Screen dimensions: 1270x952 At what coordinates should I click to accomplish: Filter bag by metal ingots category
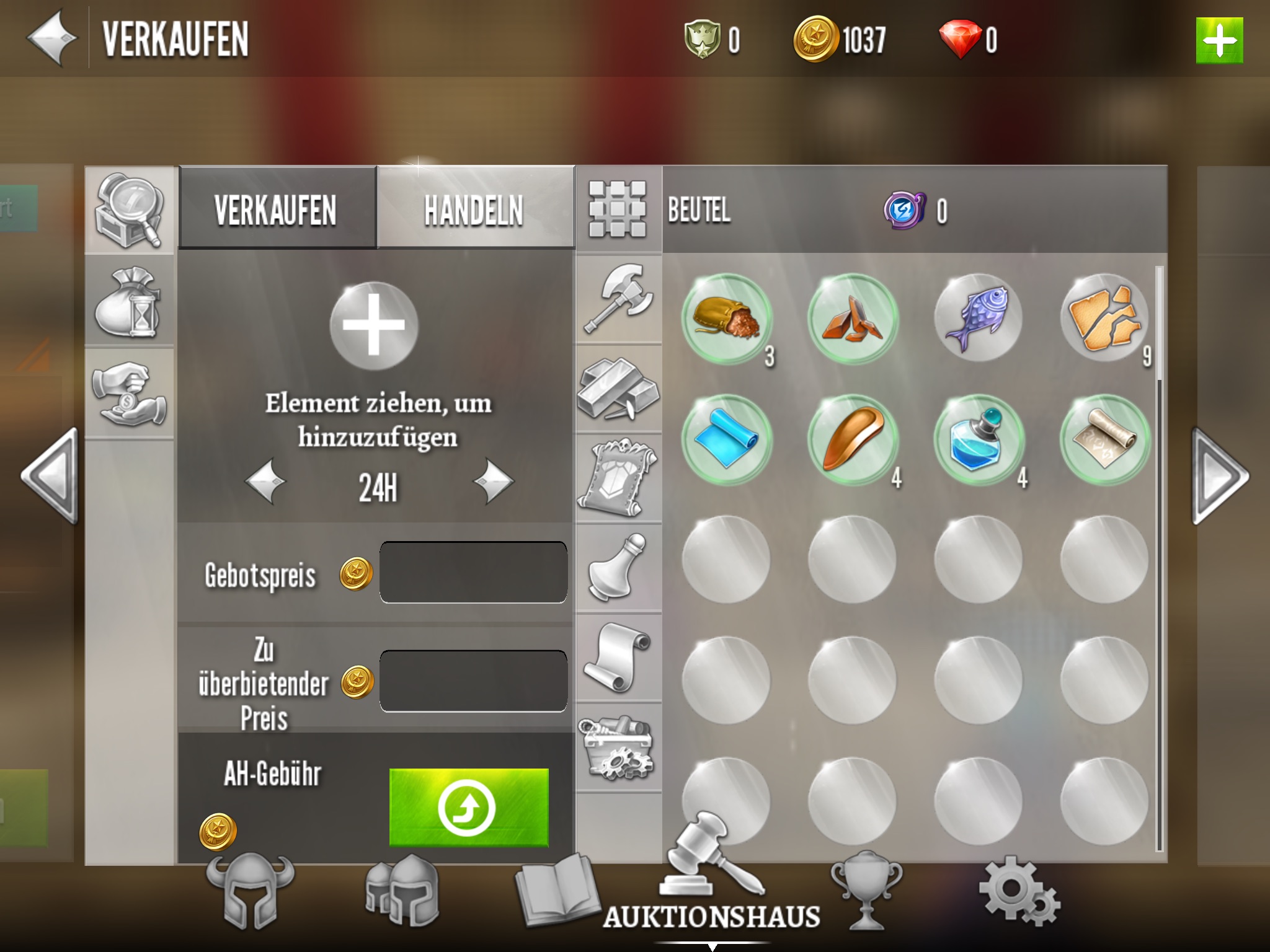[618, 389]
